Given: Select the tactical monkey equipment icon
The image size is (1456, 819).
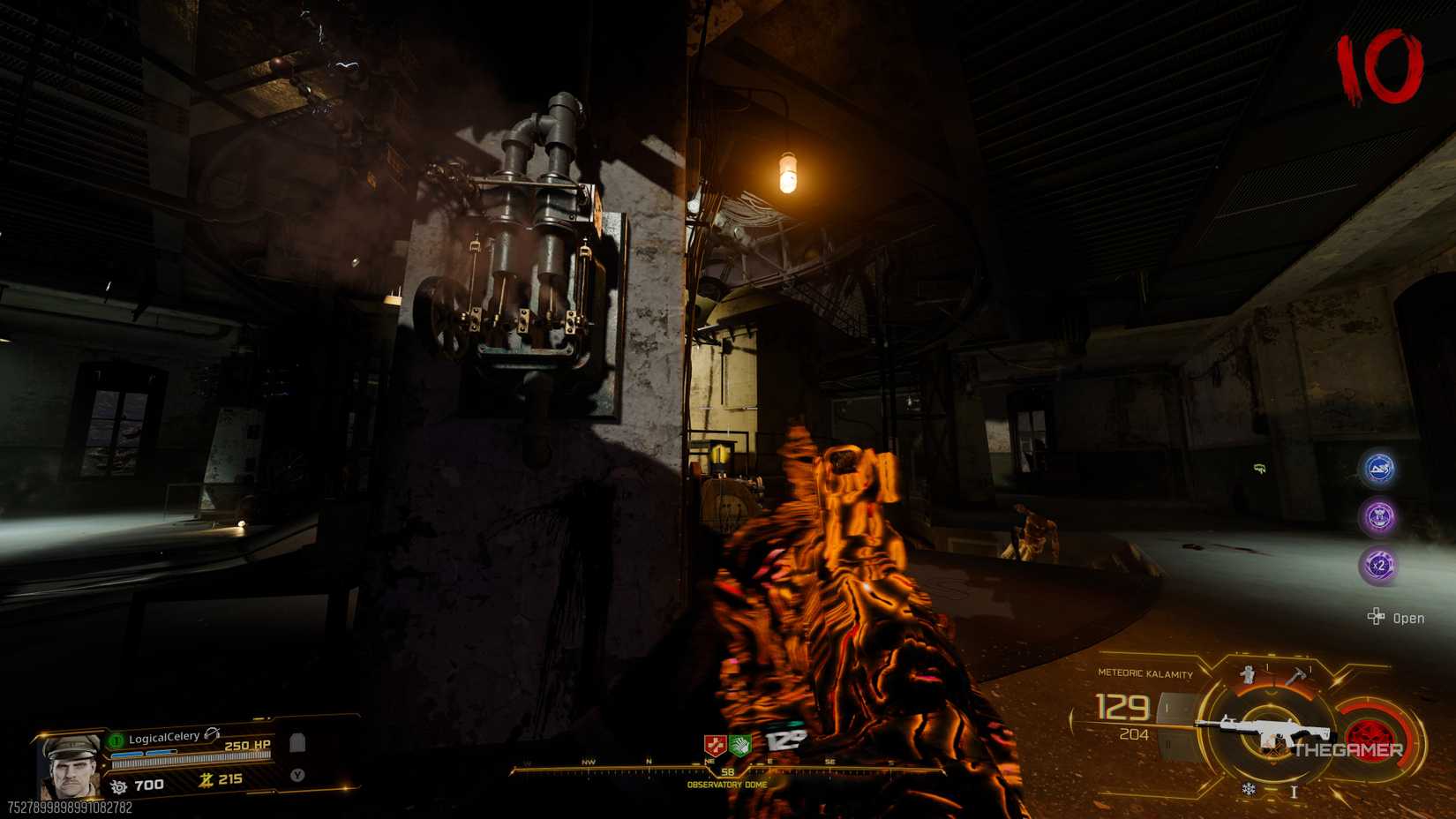Looking at the screenshot, I should (1247, 674).
